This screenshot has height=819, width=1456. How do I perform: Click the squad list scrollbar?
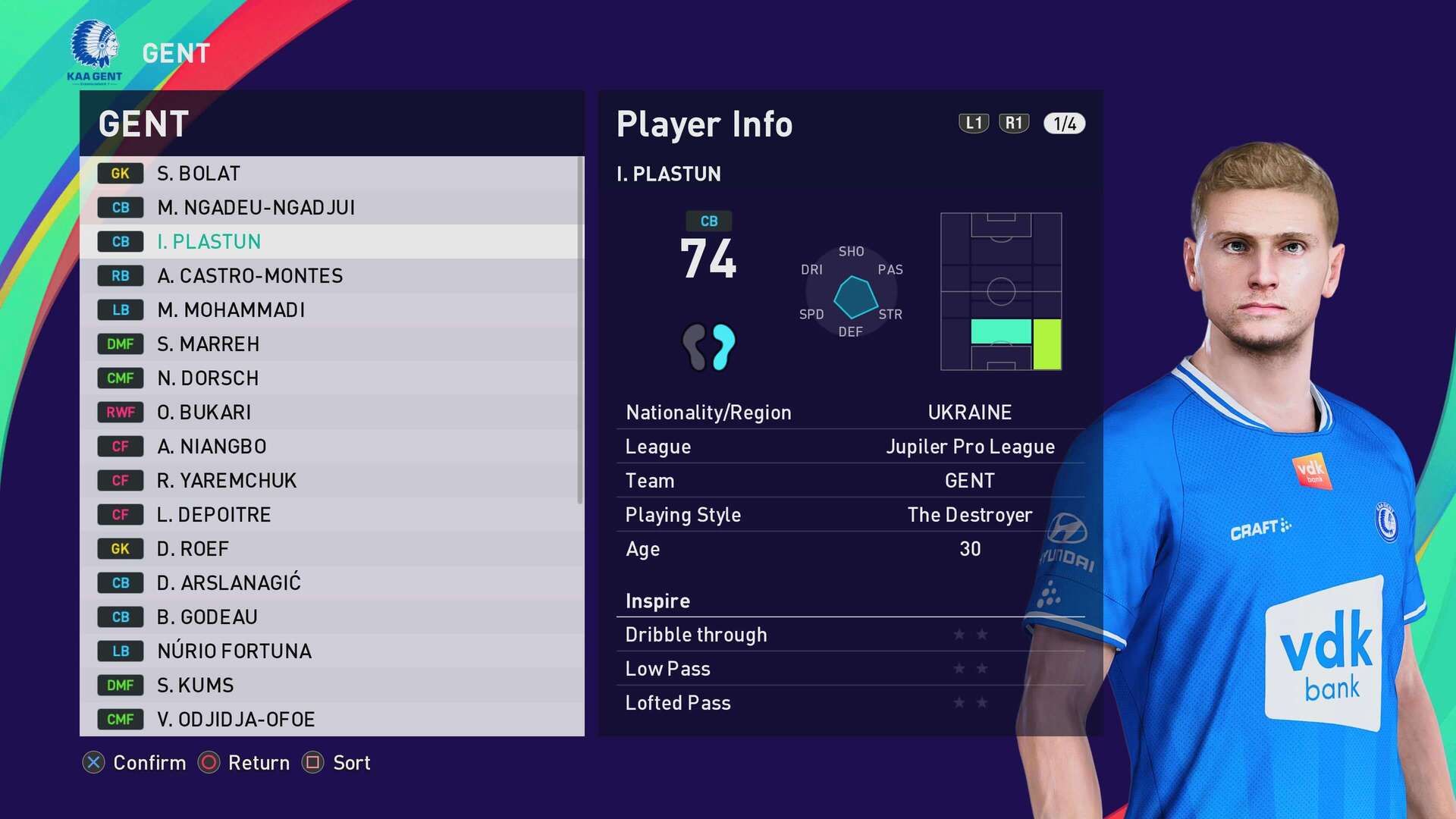[580, 330]
